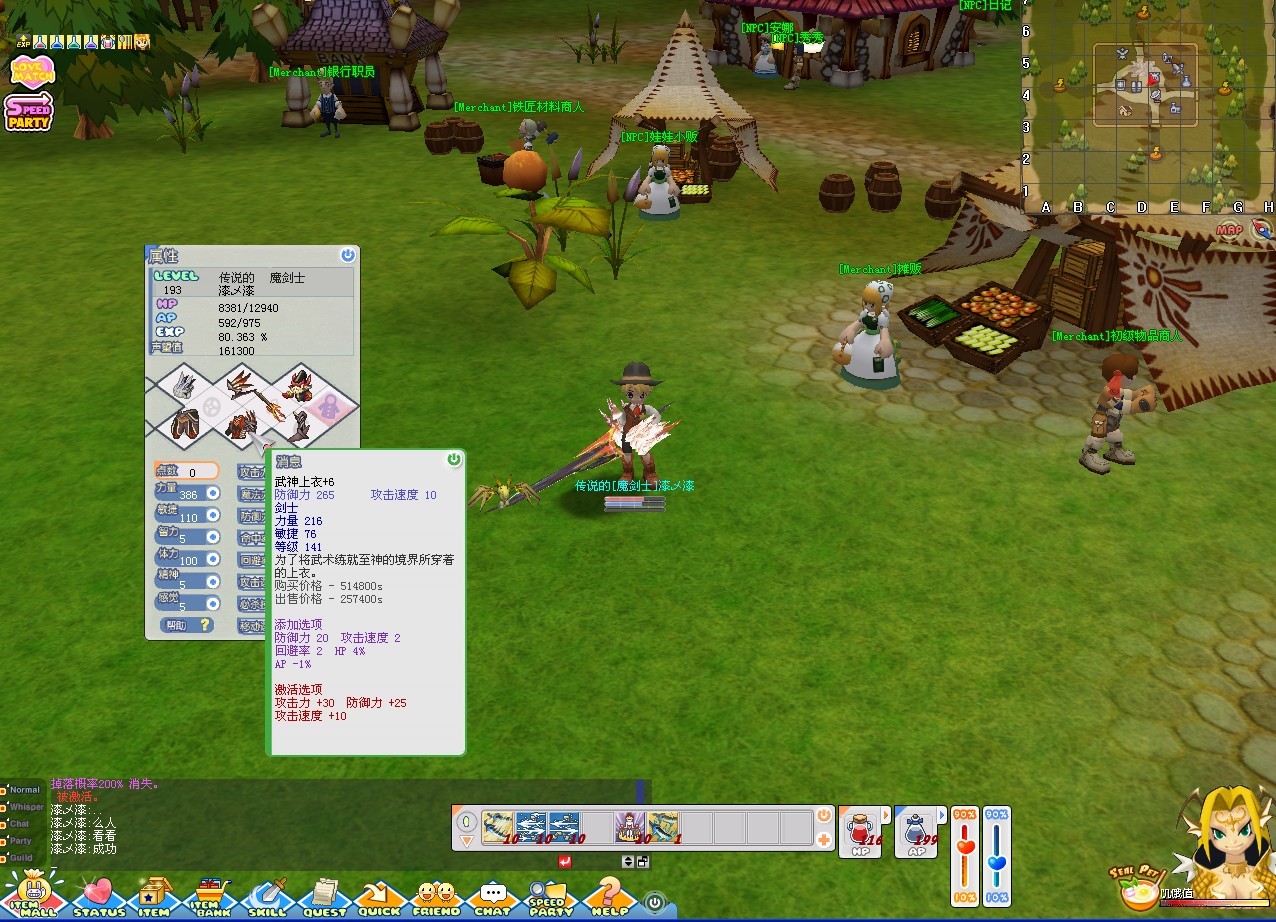Open the MAP button under the minimap
Screen dimensions: 1276x922
pos(1229,230)
